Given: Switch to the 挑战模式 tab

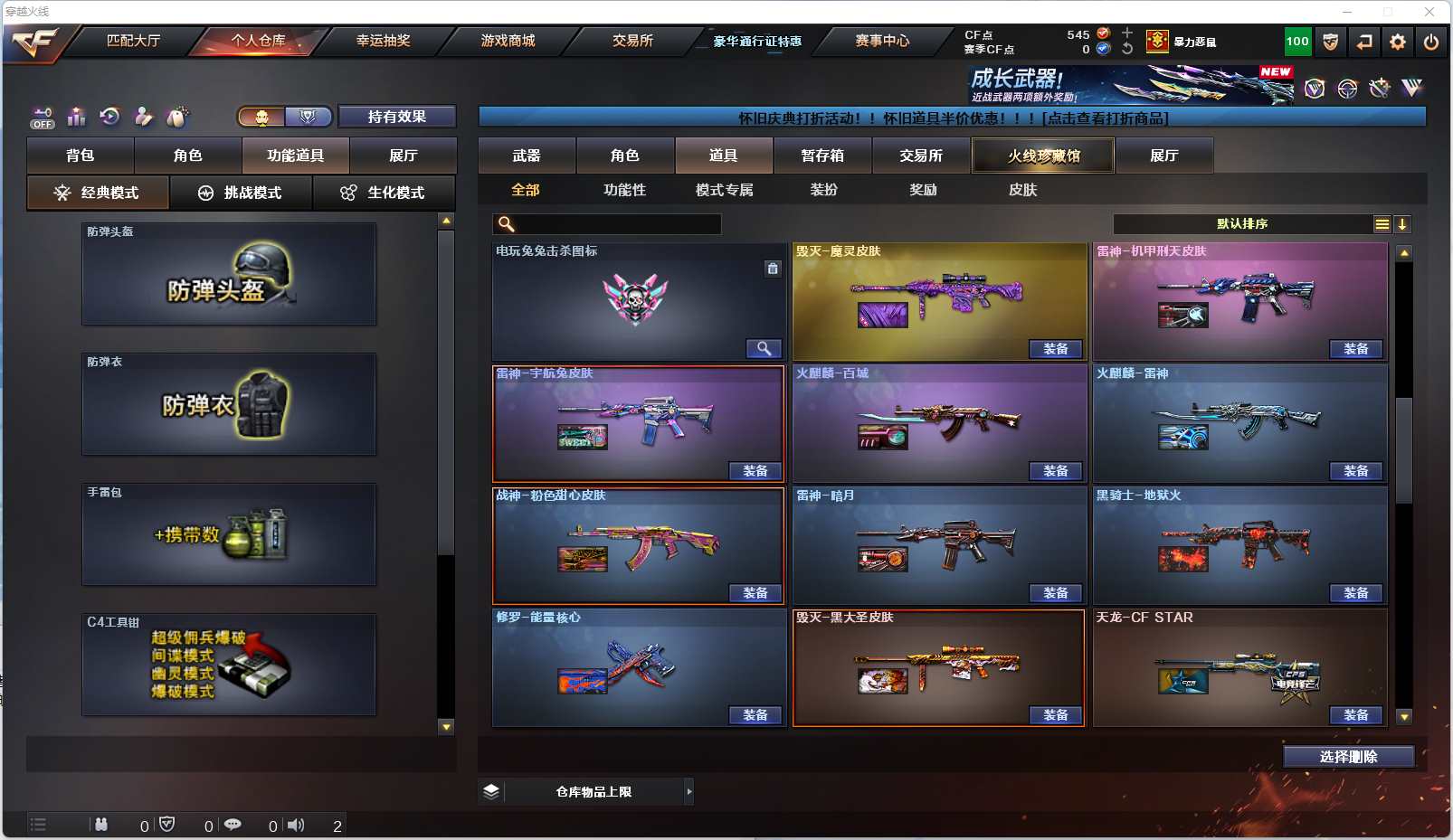Looking at the screenshot, I should tap(241, 193).
